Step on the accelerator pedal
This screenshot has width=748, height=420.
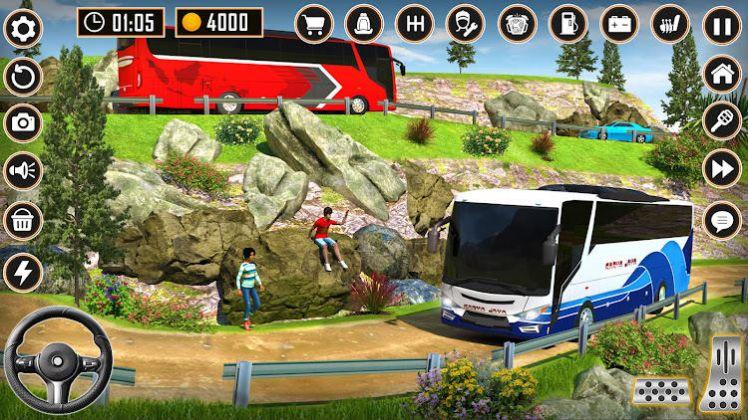coord(720,375)
